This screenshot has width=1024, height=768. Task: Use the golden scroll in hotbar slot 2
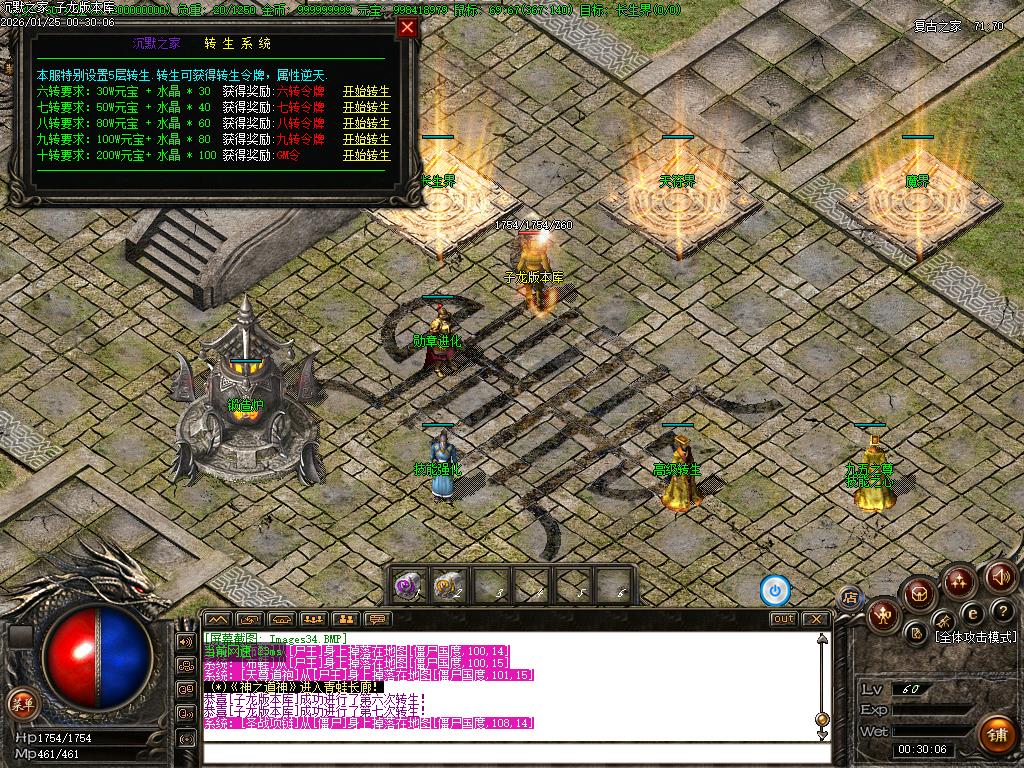point(448,584)
